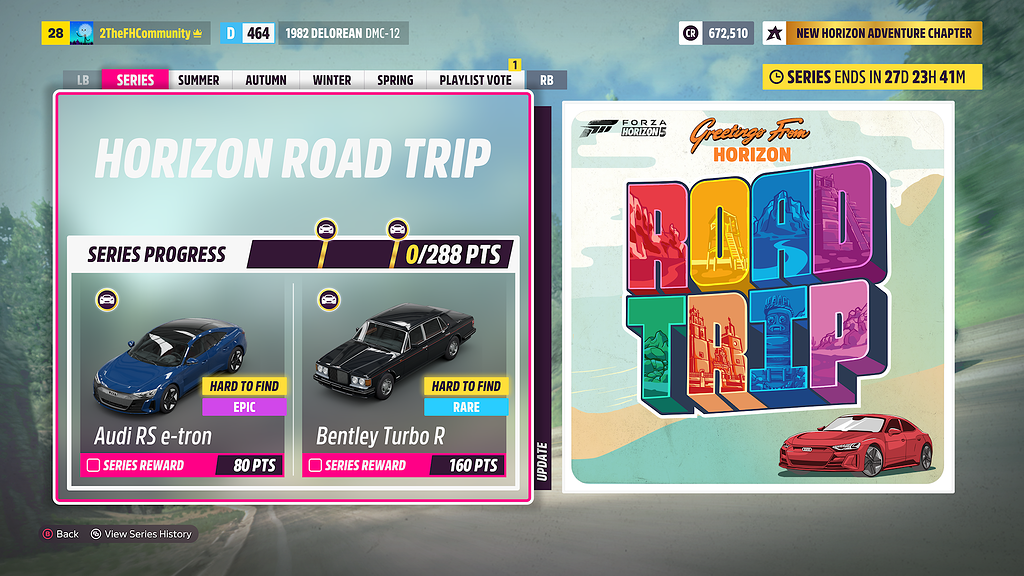Click the 2TheFHCommunity player name badge

point(138,33)
